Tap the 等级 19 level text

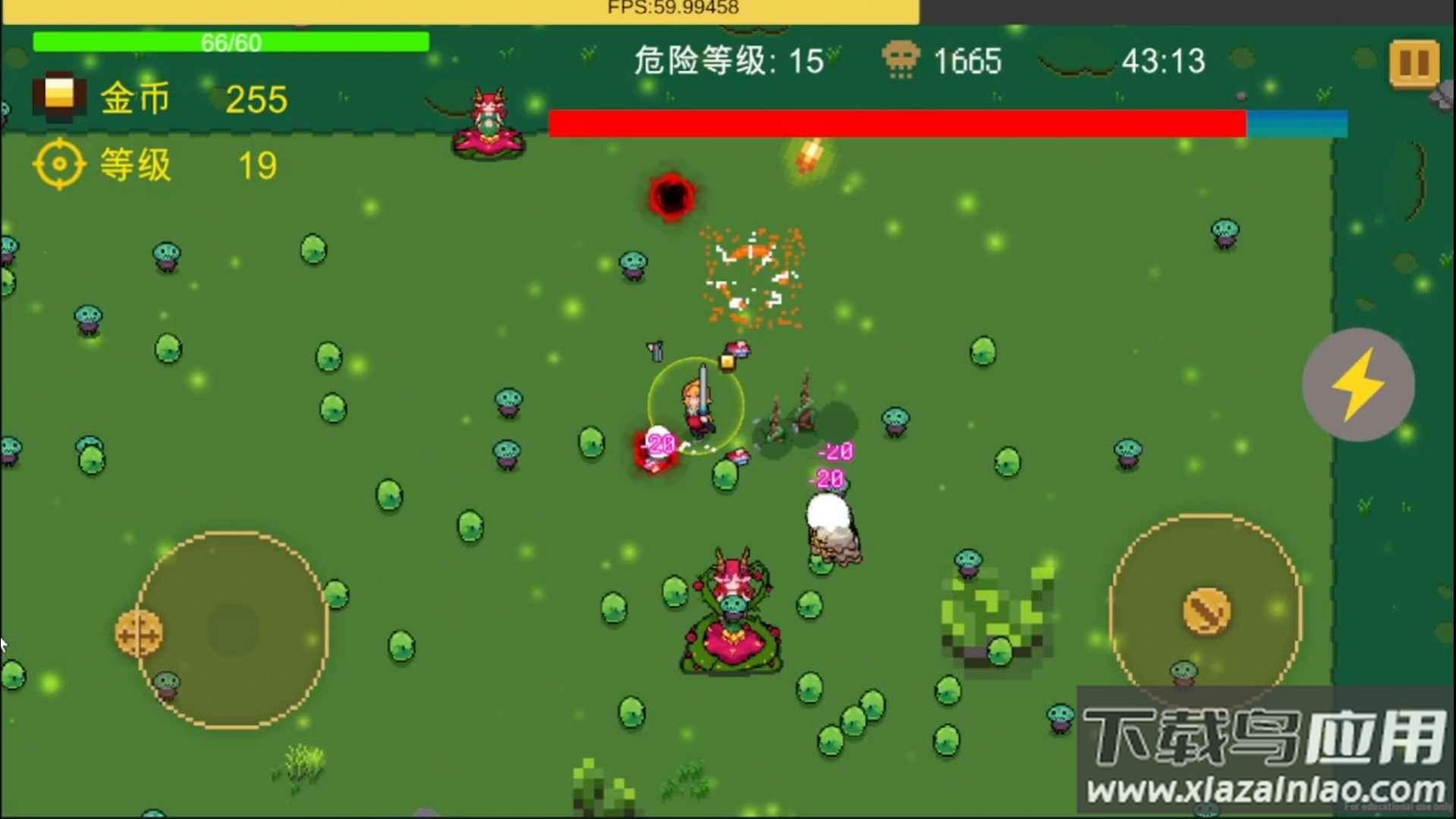point(255,163)
